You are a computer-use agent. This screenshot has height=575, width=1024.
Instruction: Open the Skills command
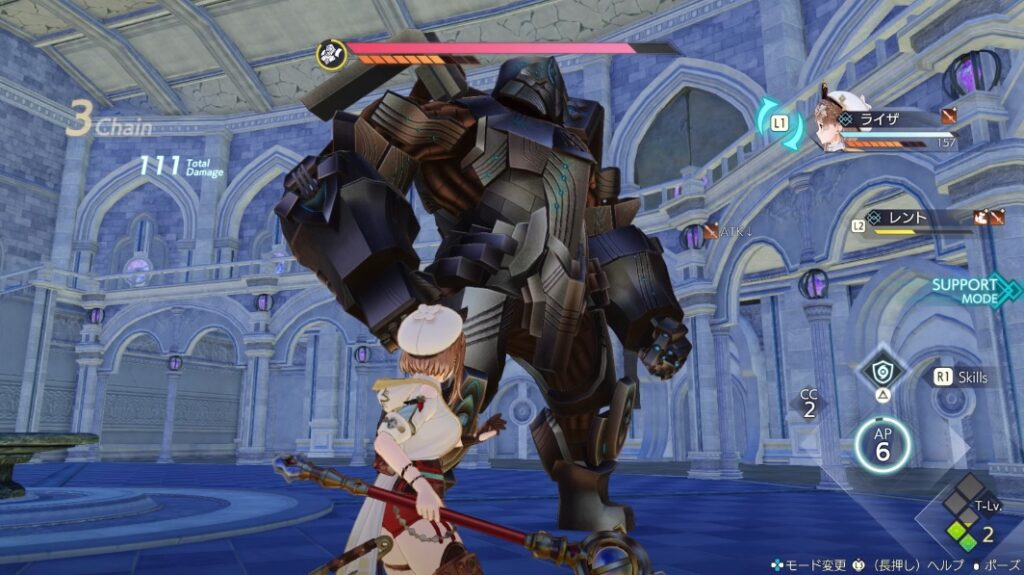pyautogui.click(x=961, y=377)
